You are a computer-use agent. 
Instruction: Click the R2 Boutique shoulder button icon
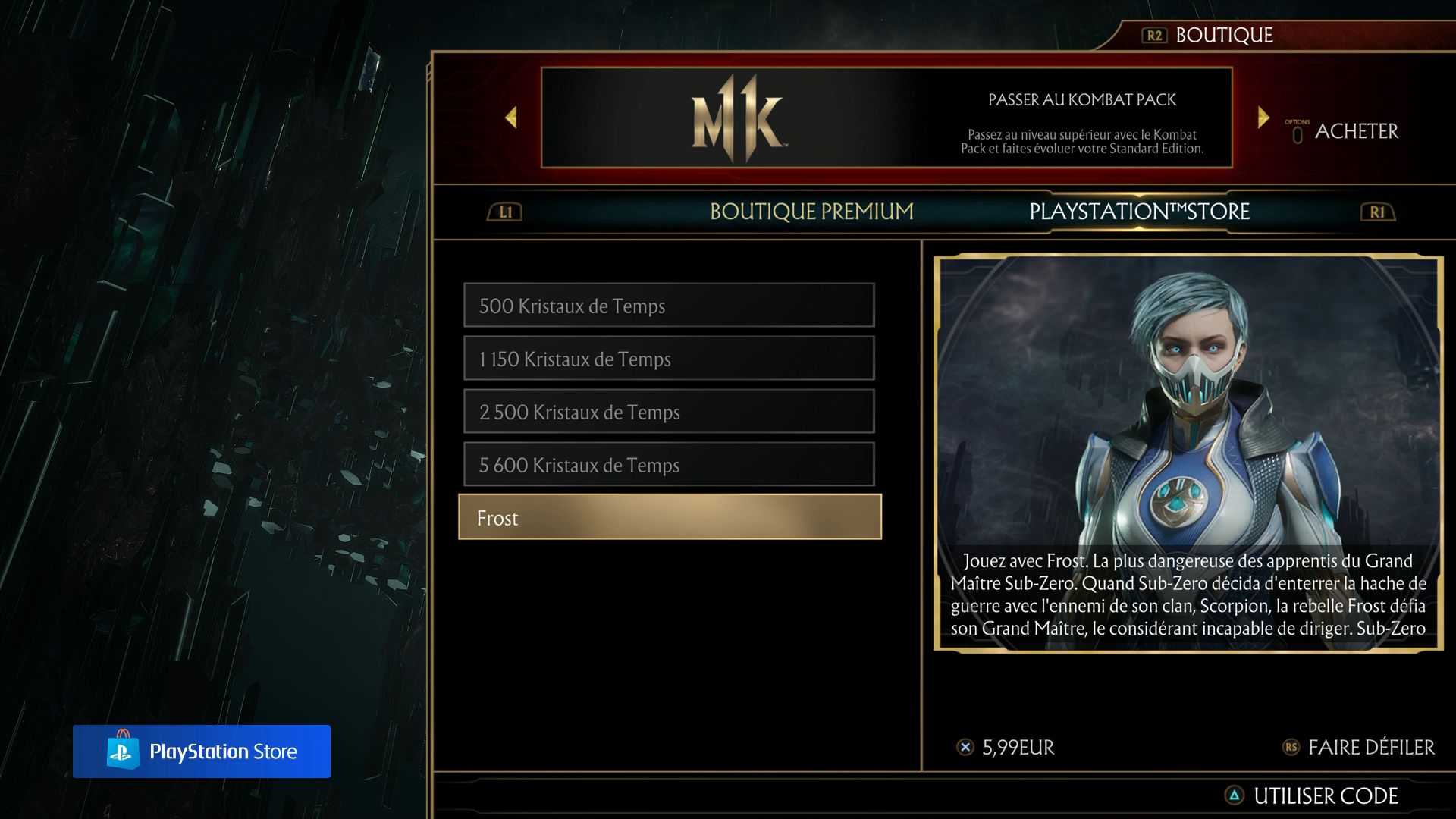1156,34
